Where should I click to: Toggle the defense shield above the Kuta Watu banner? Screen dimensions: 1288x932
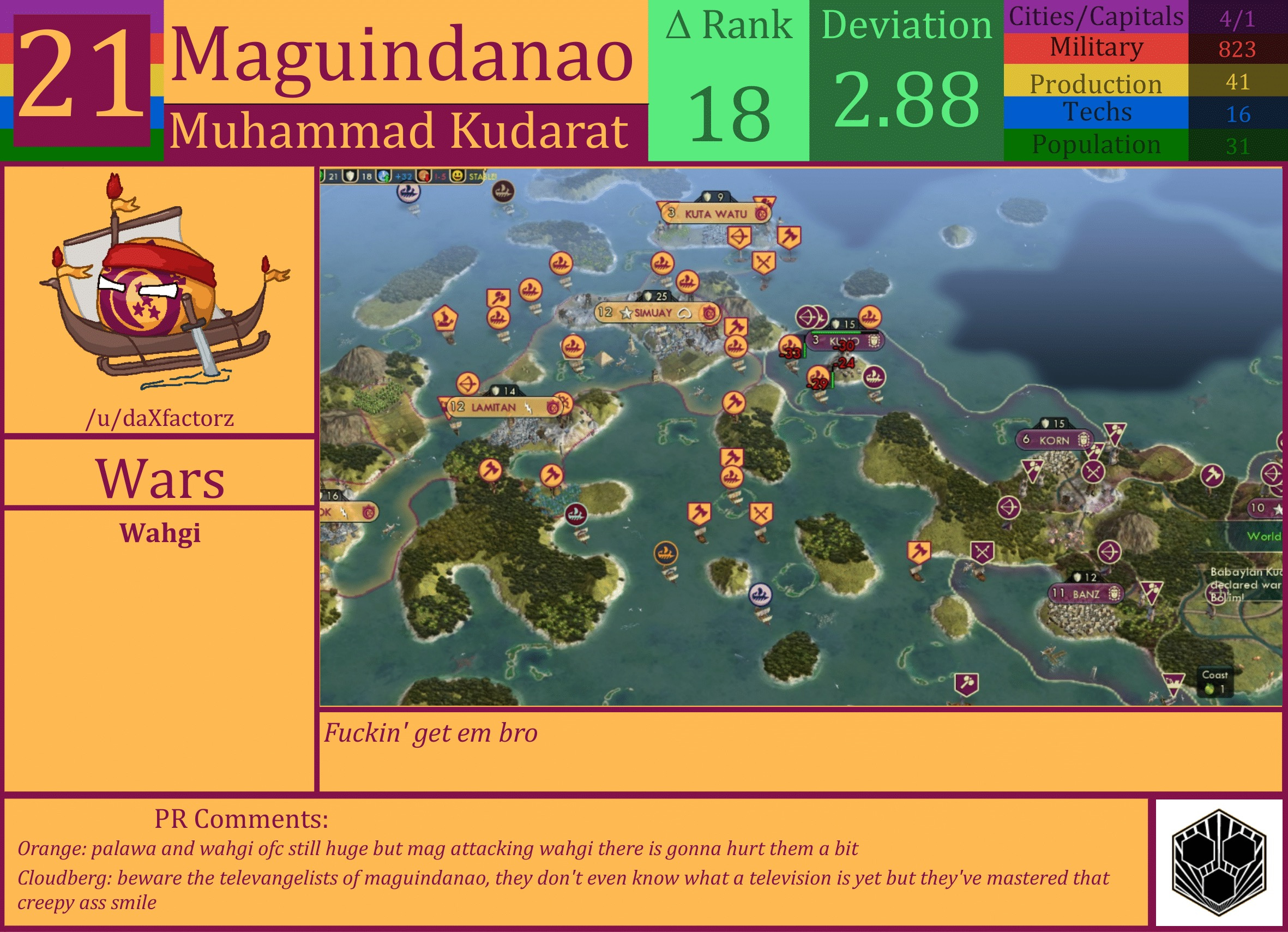point(708,196)
